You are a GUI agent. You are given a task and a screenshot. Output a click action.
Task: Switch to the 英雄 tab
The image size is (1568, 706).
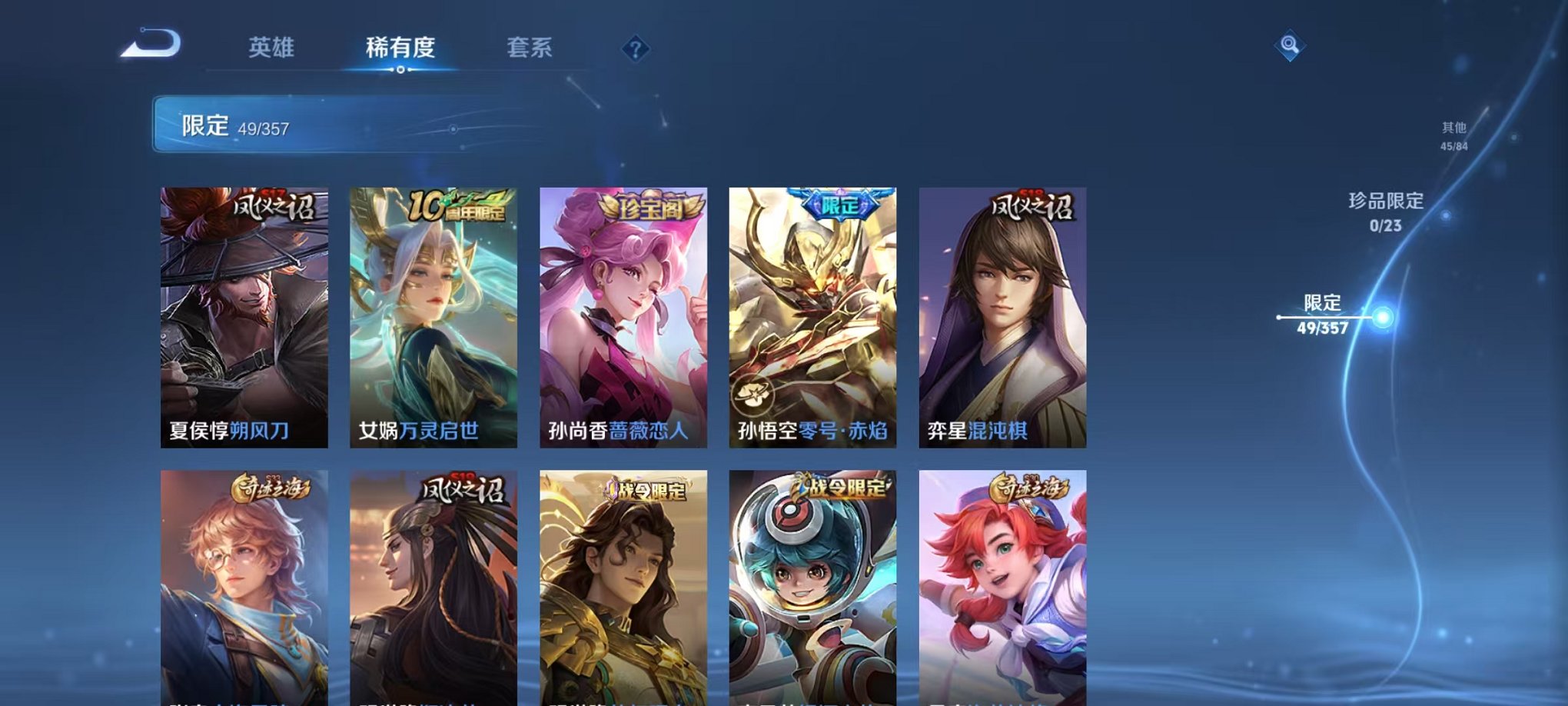pyautogui.click(x=273, y=46)
